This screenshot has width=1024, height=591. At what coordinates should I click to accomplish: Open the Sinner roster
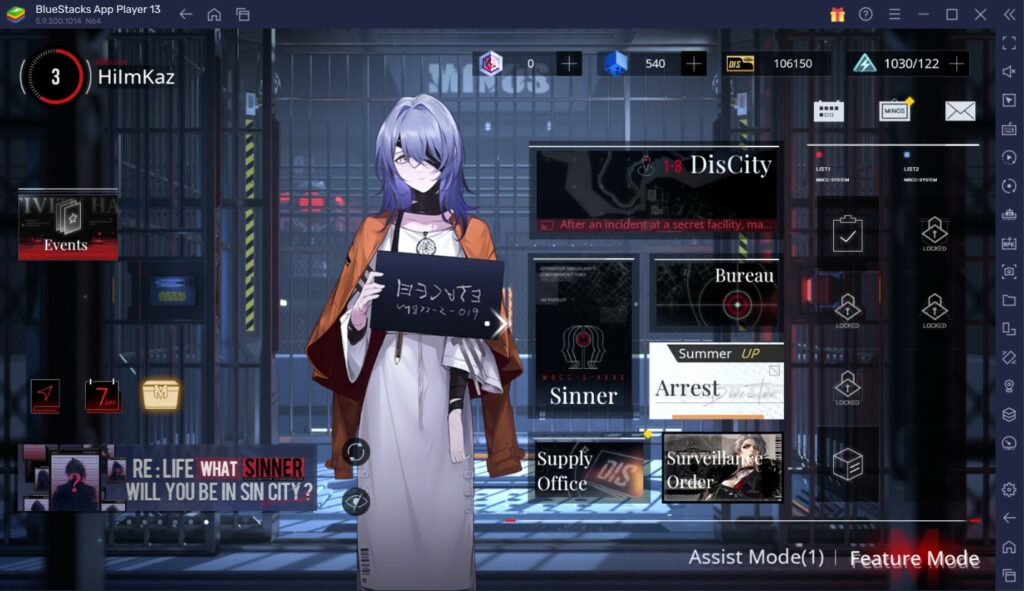[x=583, y=338]
